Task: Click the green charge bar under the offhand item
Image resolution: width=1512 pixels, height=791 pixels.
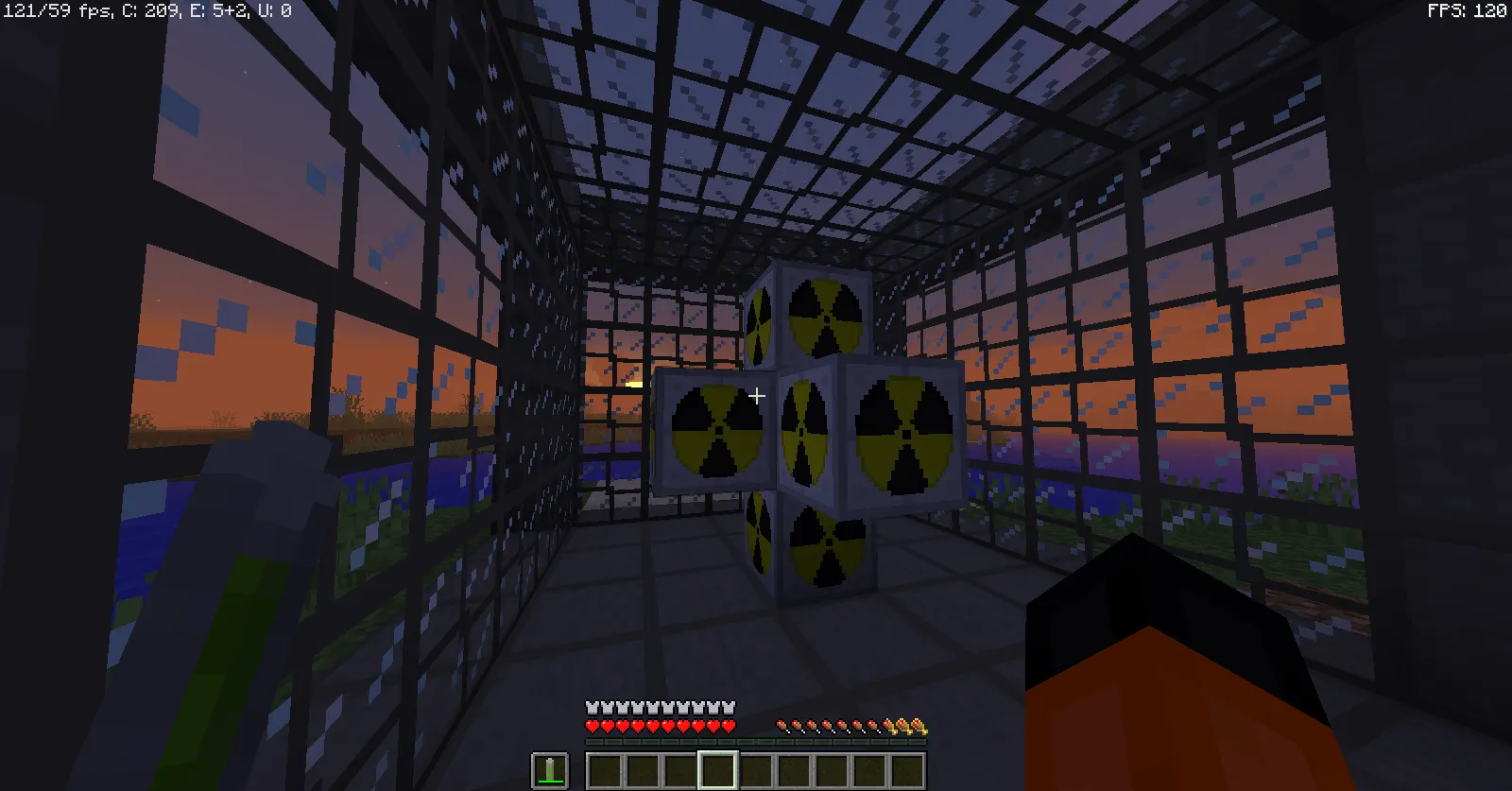Action: tap(550, 781)
